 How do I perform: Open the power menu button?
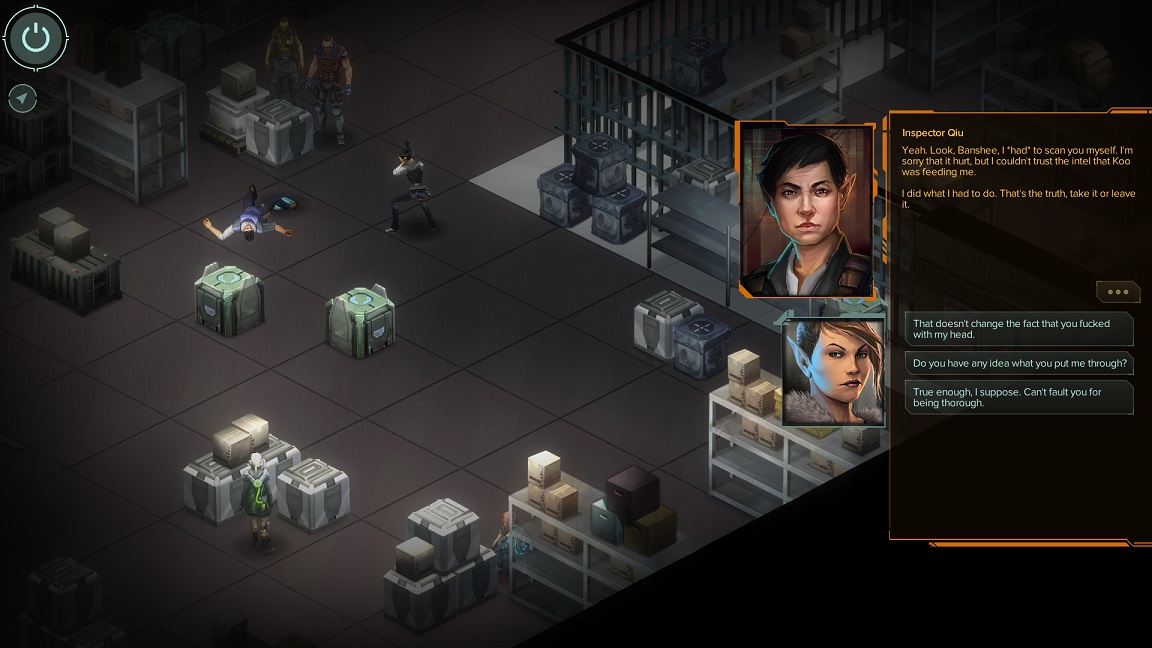[36, 39]
